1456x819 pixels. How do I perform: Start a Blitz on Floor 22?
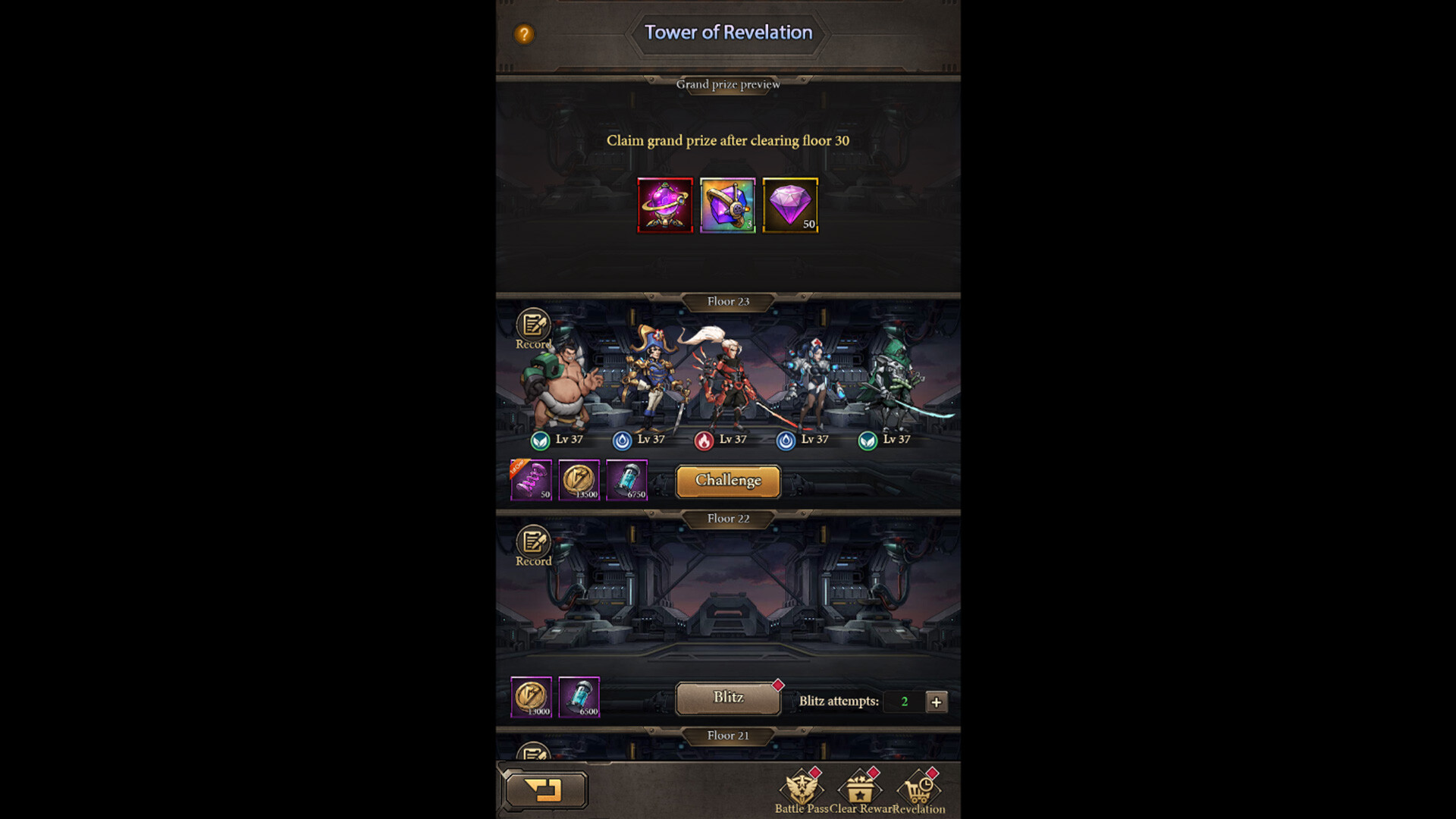[x=726, y=697]
